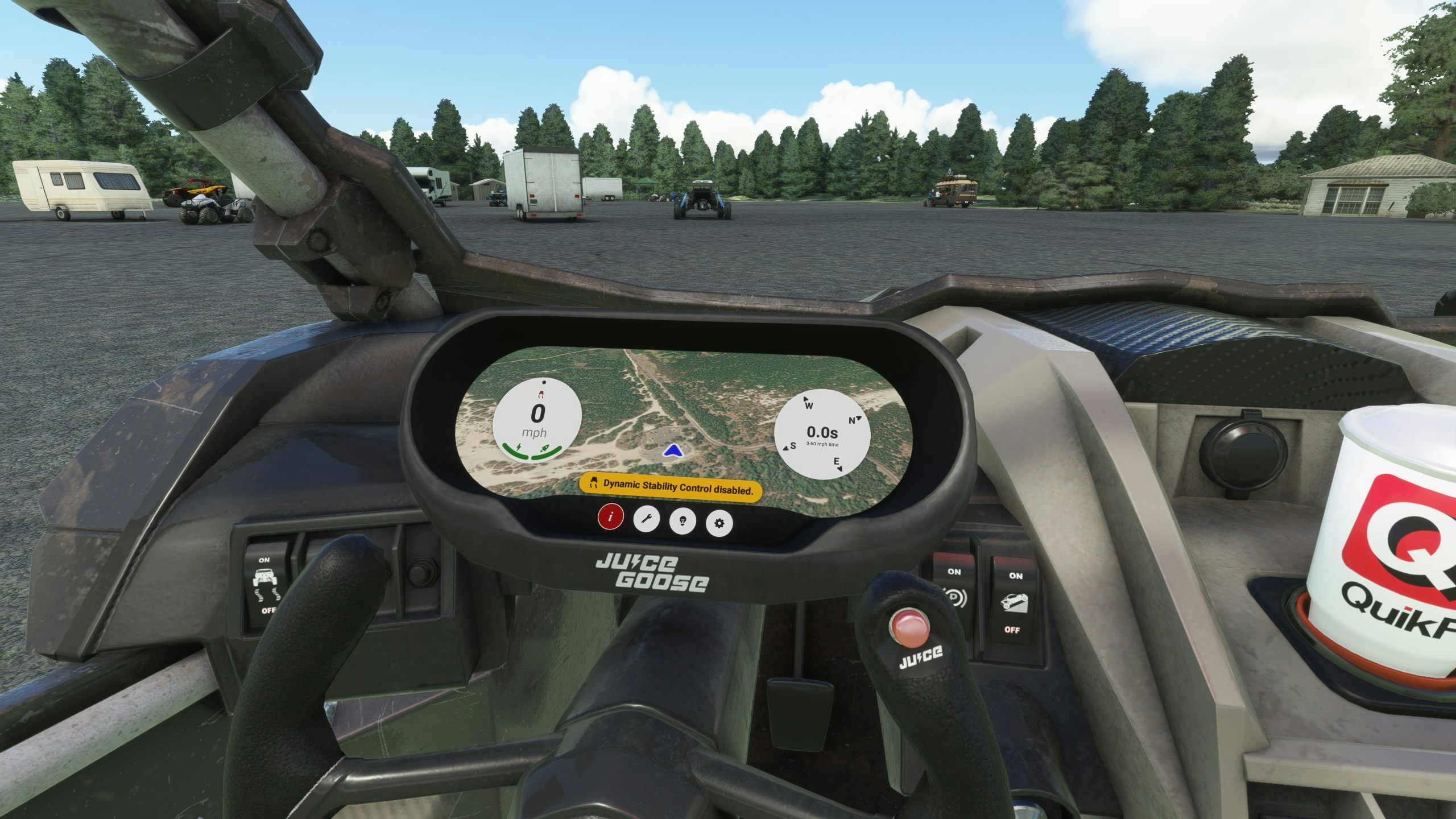The image size is (1456, 819).
Task: Open the gear settings button
Action: click(x=719, y=523)
